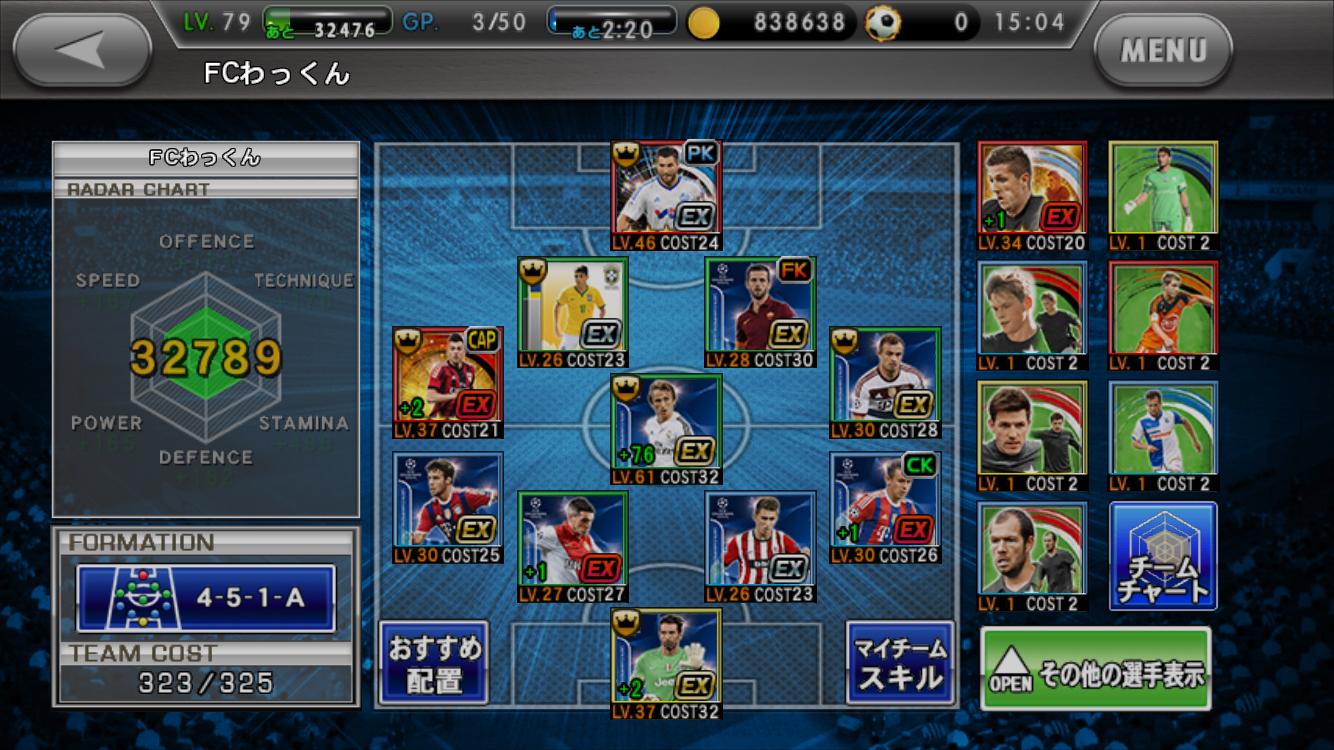1334x750 pixels.
Task: Go back with the arrow button
Action: click(82, 49)
